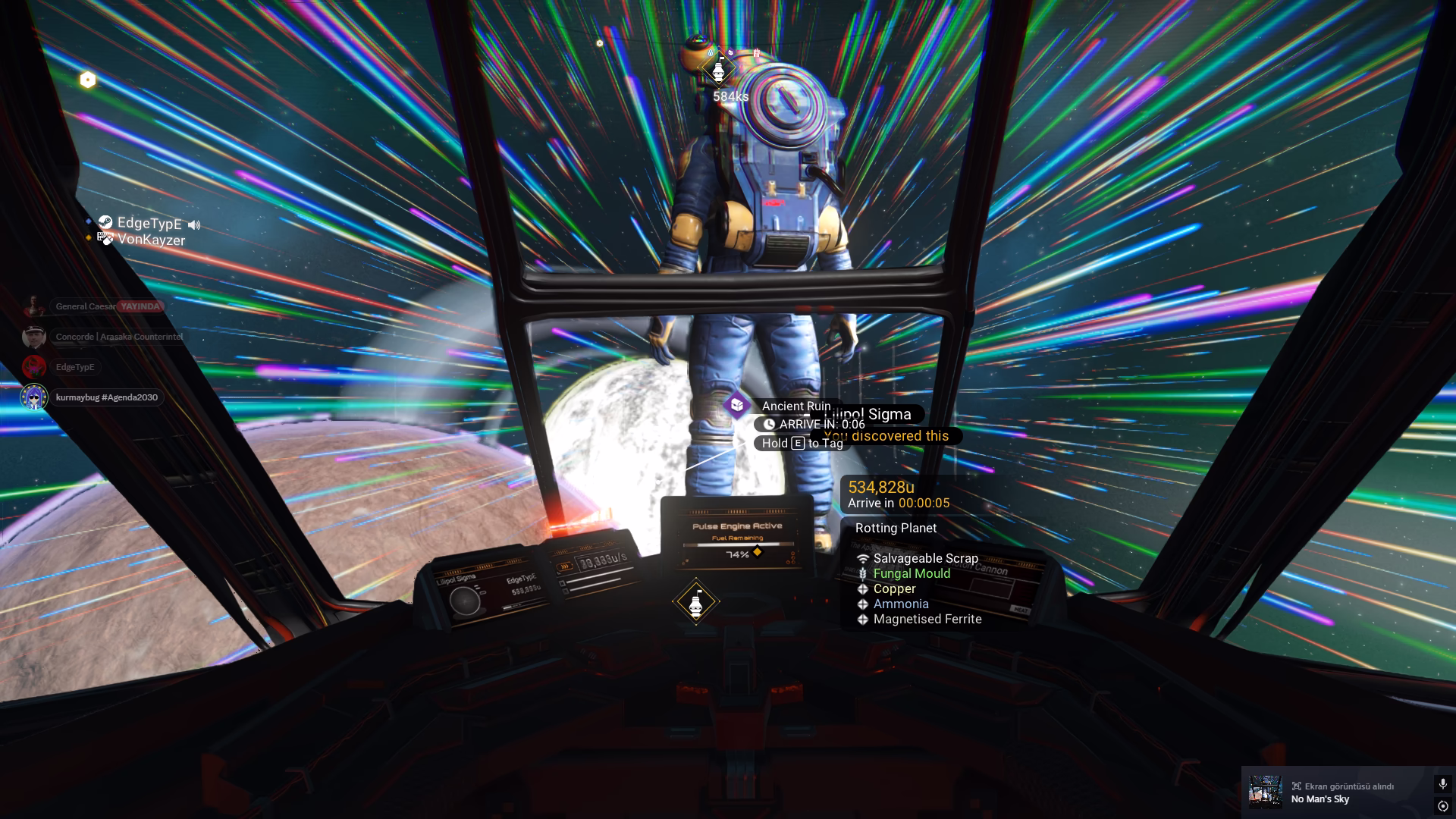The height and width of the screenshot is (819, 1456).
Task: Expand the Lilipol Sigma discovery banner
Action: tap(869, 415)
